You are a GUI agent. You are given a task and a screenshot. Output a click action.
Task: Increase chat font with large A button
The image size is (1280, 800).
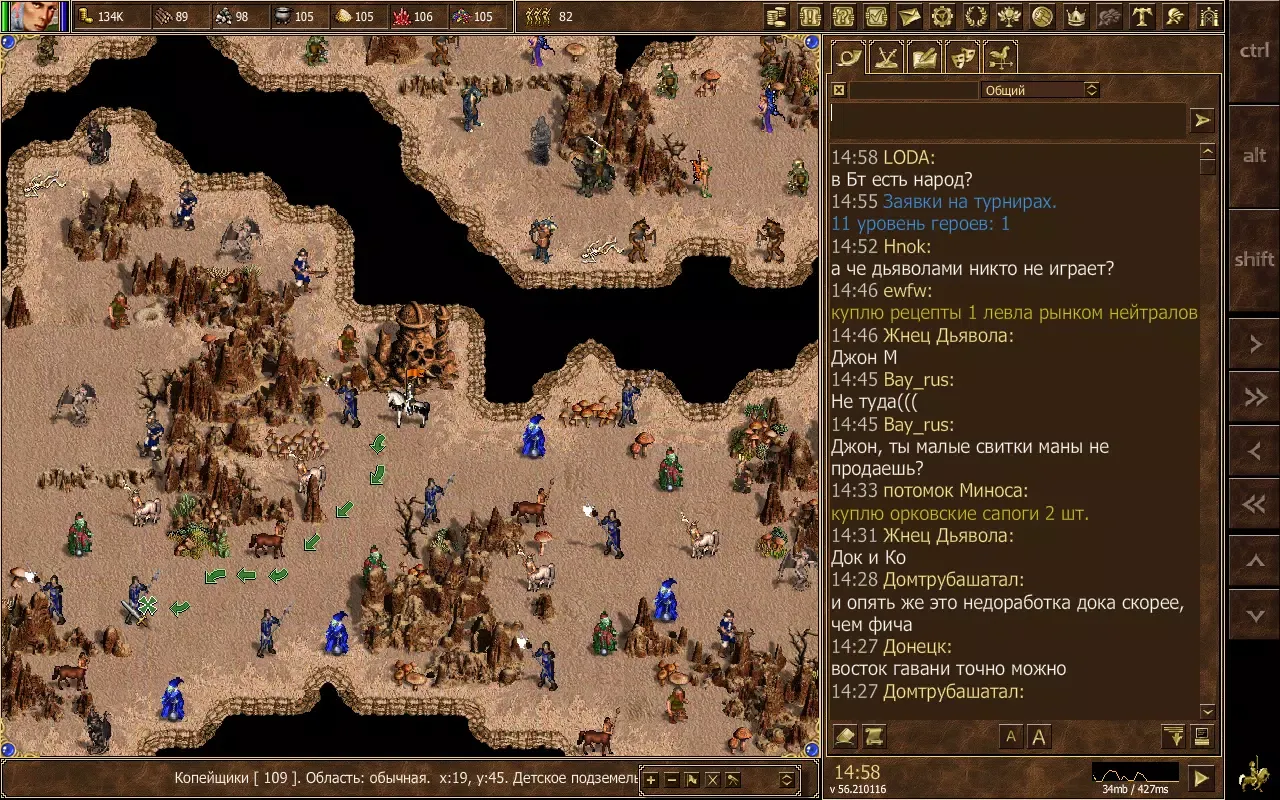point(1039,737)
